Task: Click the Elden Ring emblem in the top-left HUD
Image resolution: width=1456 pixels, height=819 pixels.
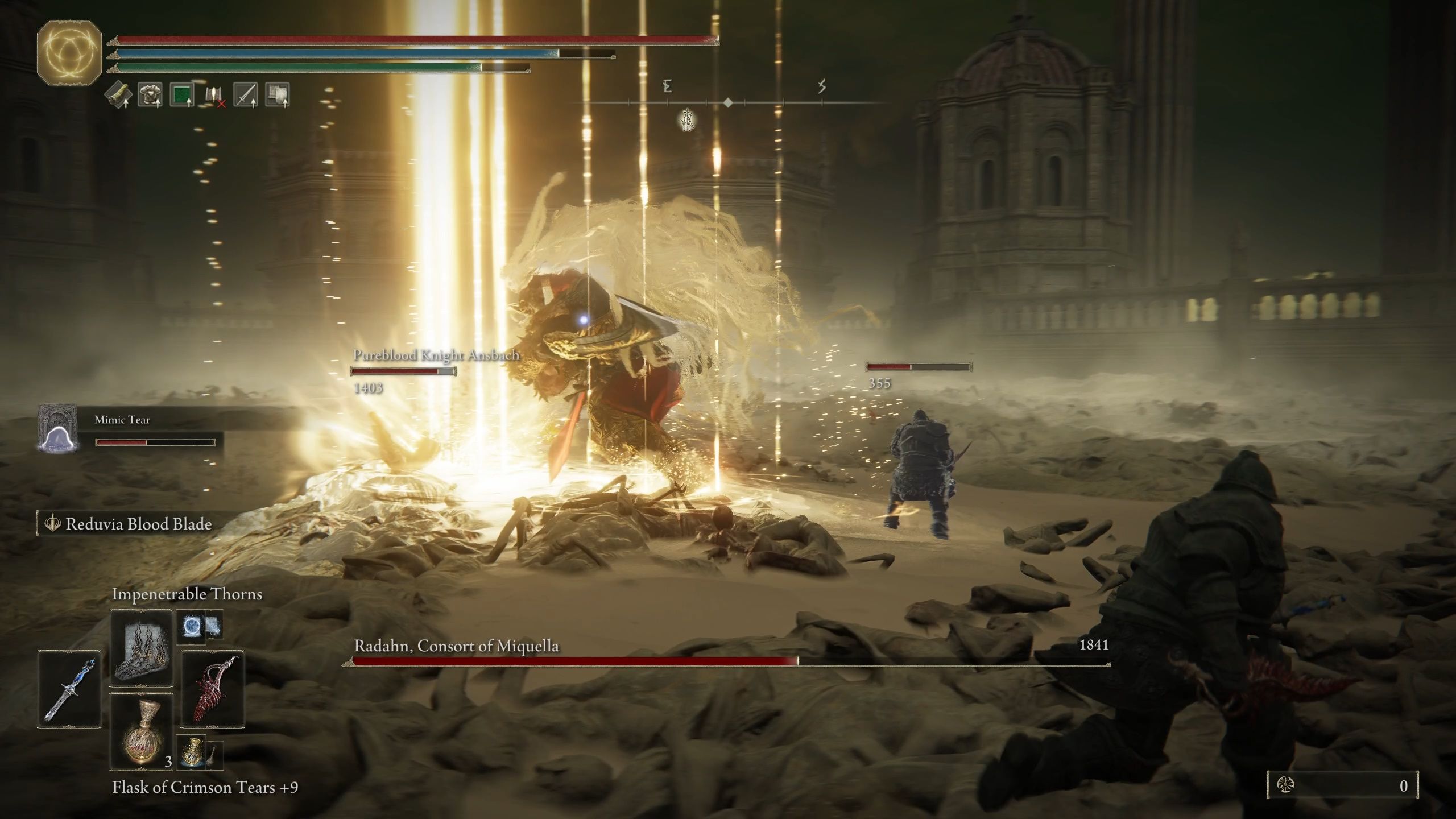Action: (68, 54)
